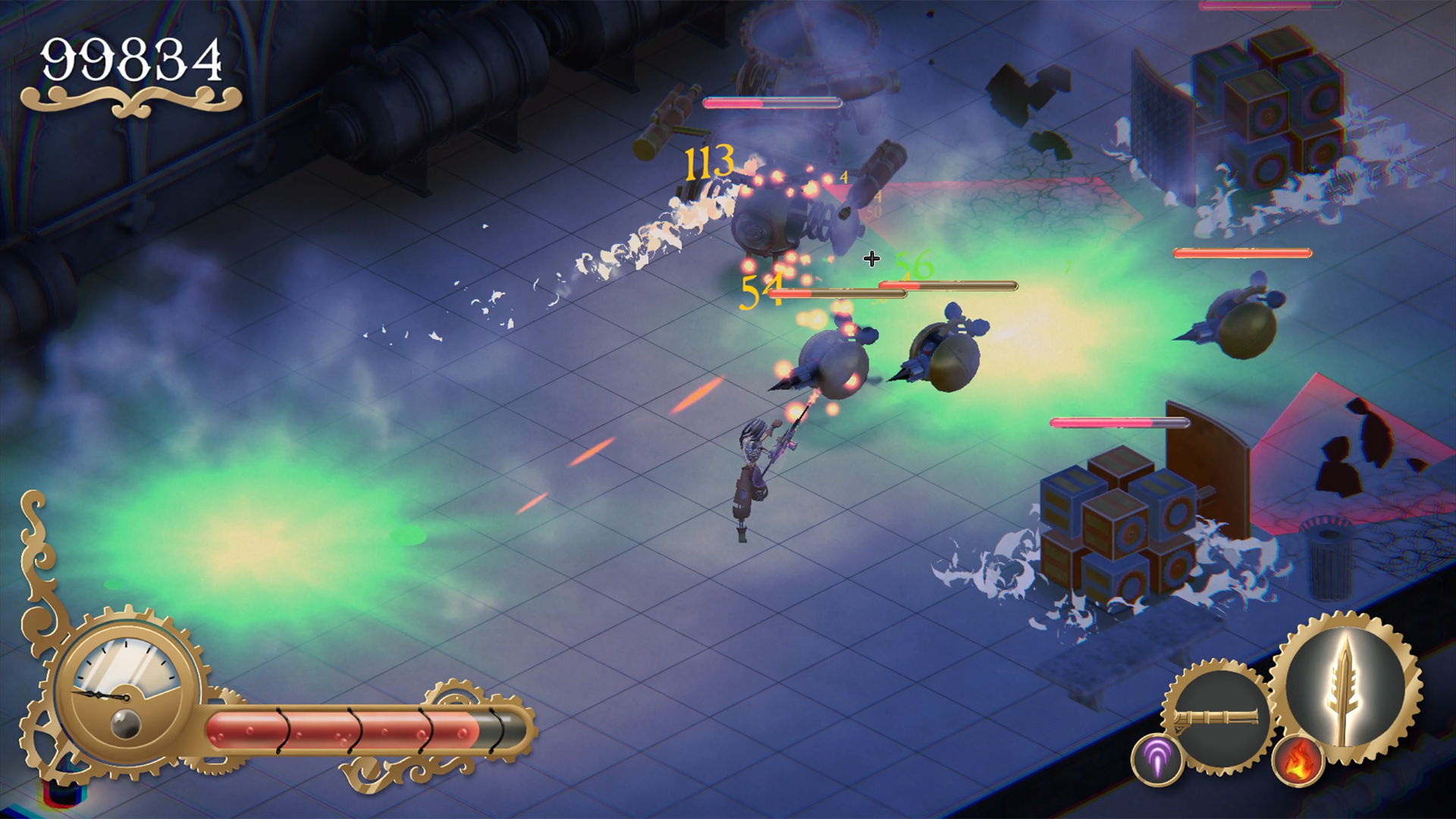The width and height of the screenshot is (1456, 819).
Task: Activate the purple pulse ability icon
Action: pyautogui.click(x=1157, y=759)
